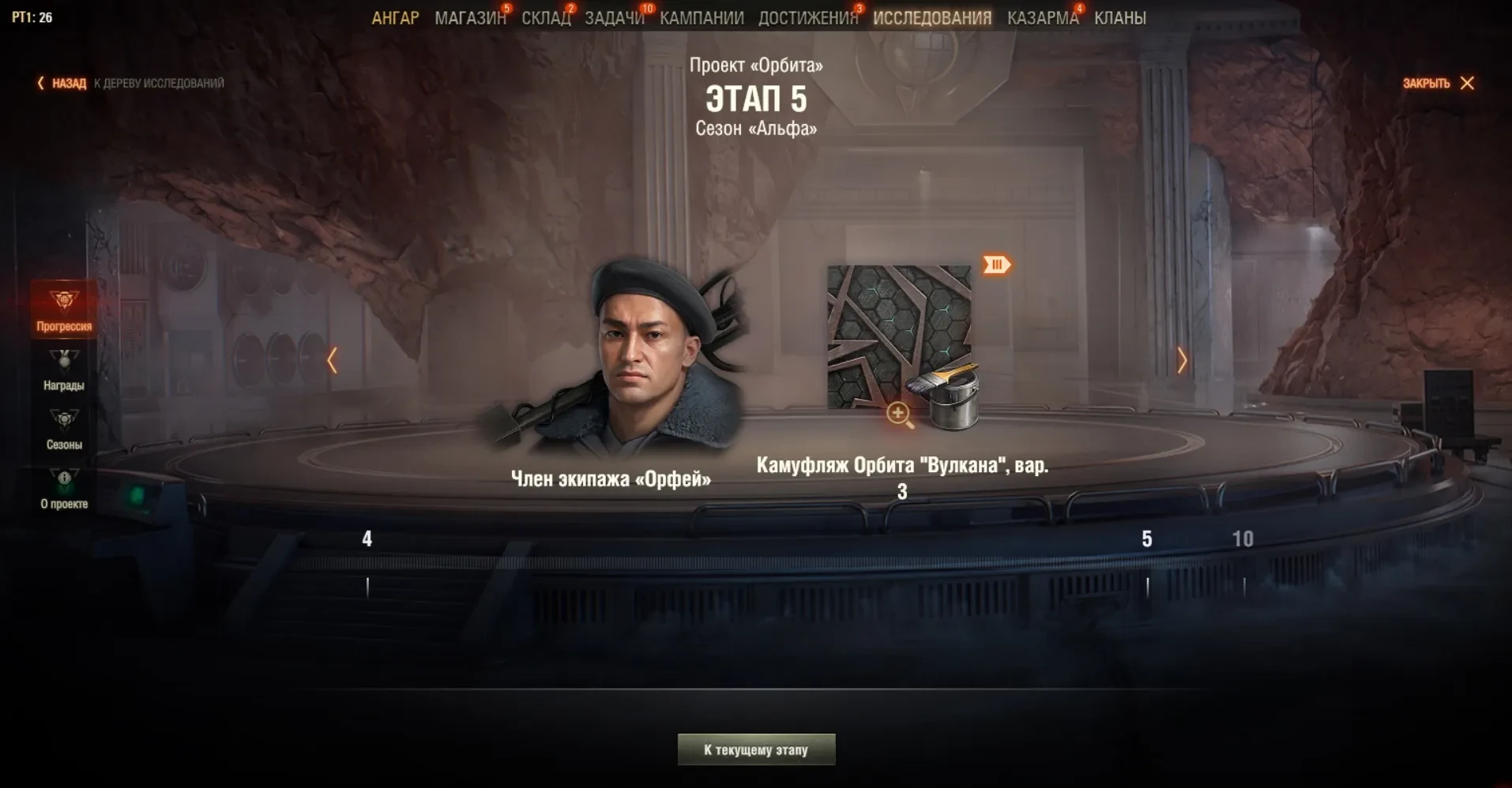Show the Достижения tab
The height and width of the screenshot is (788, 1512).
pyautogui.click(x=807, y=18)
